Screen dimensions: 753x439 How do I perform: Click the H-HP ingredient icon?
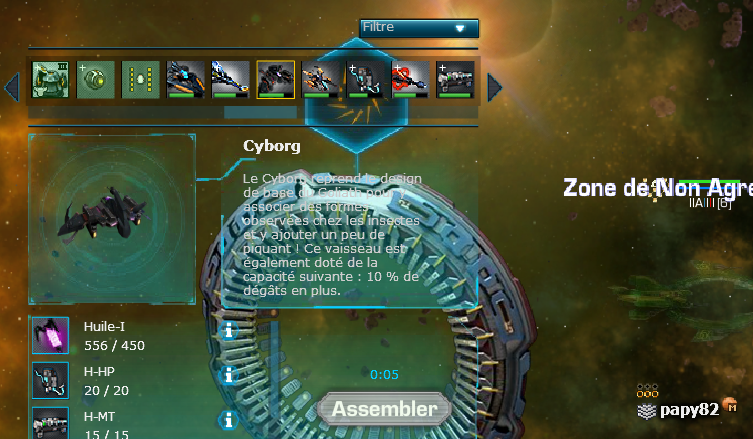(x=50, y=380)
